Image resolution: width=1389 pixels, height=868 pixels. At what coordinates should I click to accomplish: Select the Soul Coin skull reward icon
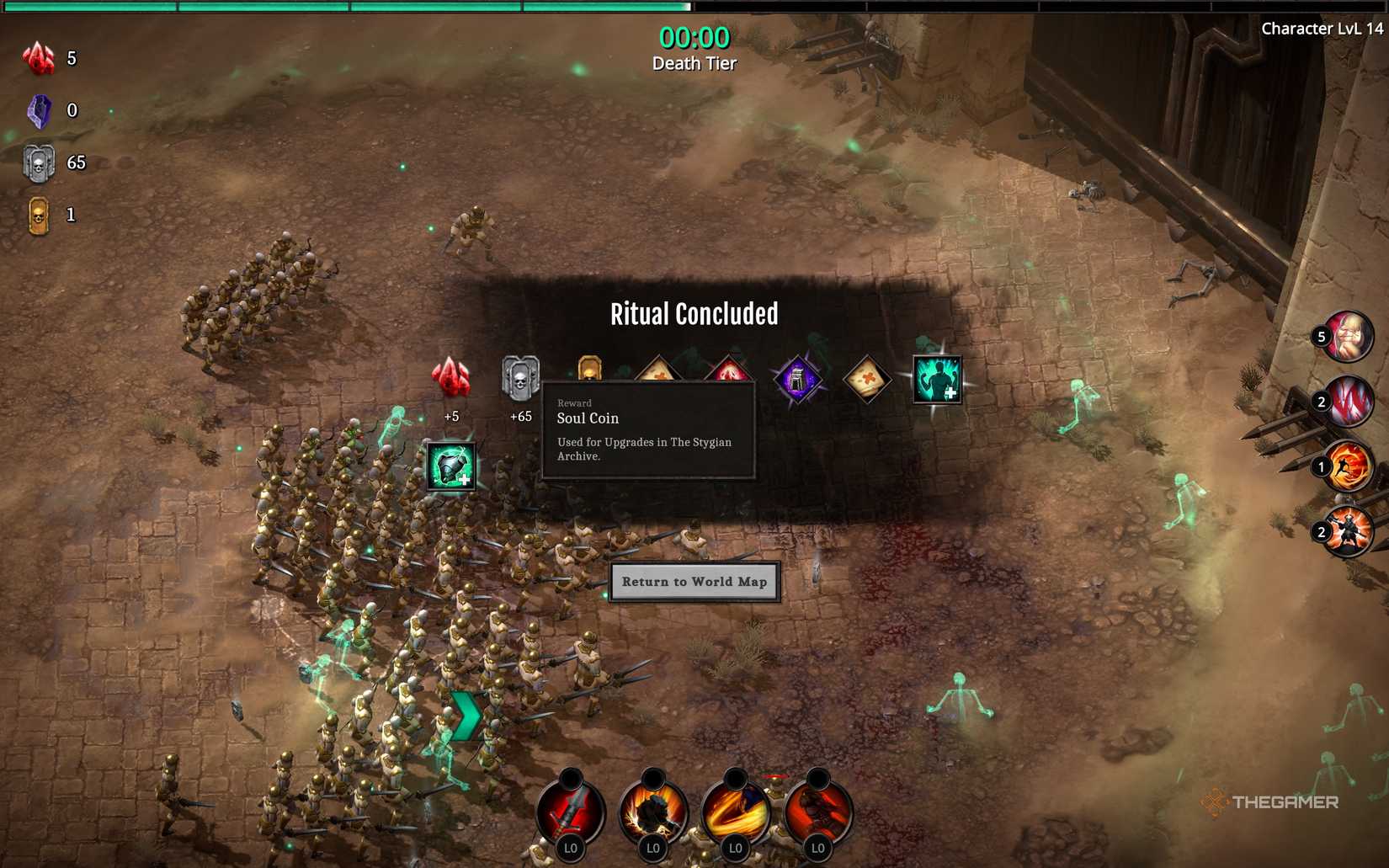tap(519, 379)
